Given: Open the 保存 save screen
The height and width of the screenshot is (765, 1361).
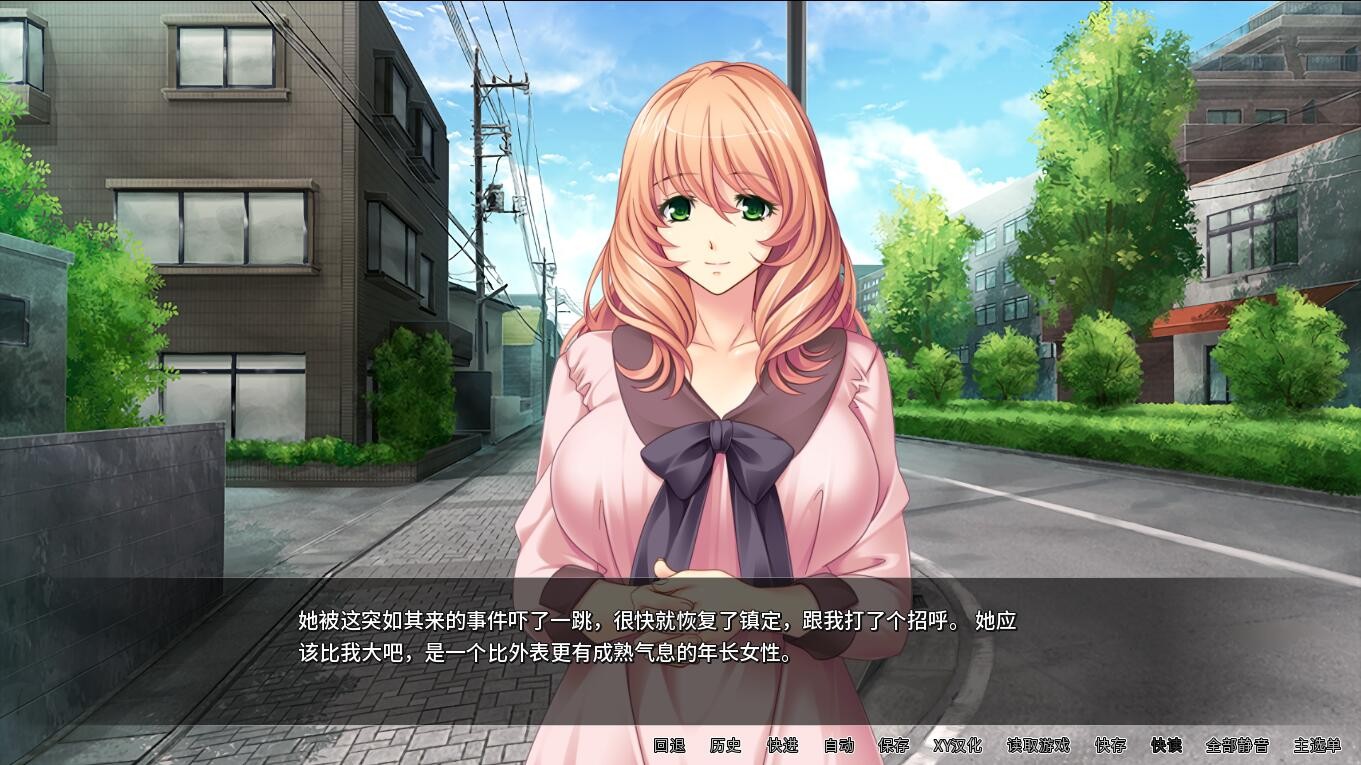Looking at the screenshot, I should (893, 745).
